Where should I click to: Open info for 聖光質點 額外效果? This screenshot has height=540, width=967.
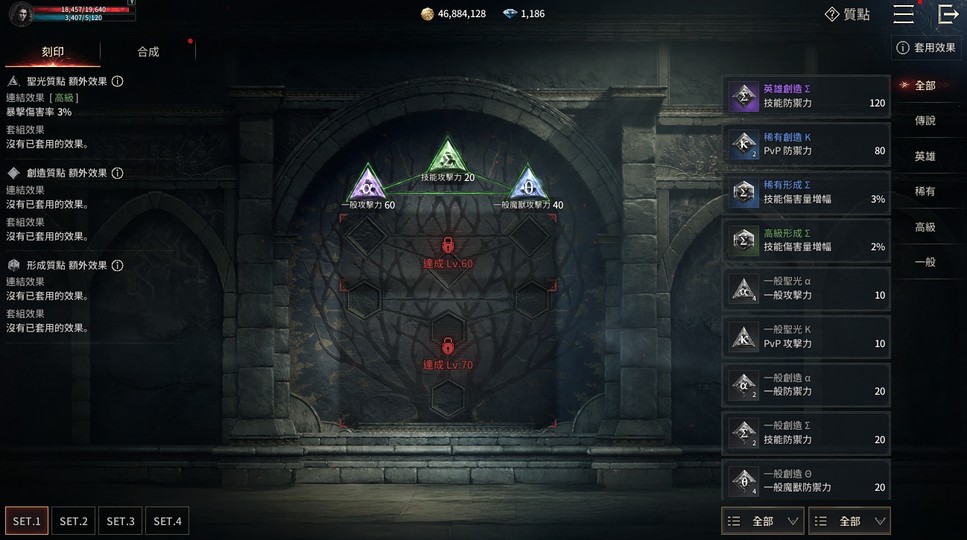pos(117,82)
